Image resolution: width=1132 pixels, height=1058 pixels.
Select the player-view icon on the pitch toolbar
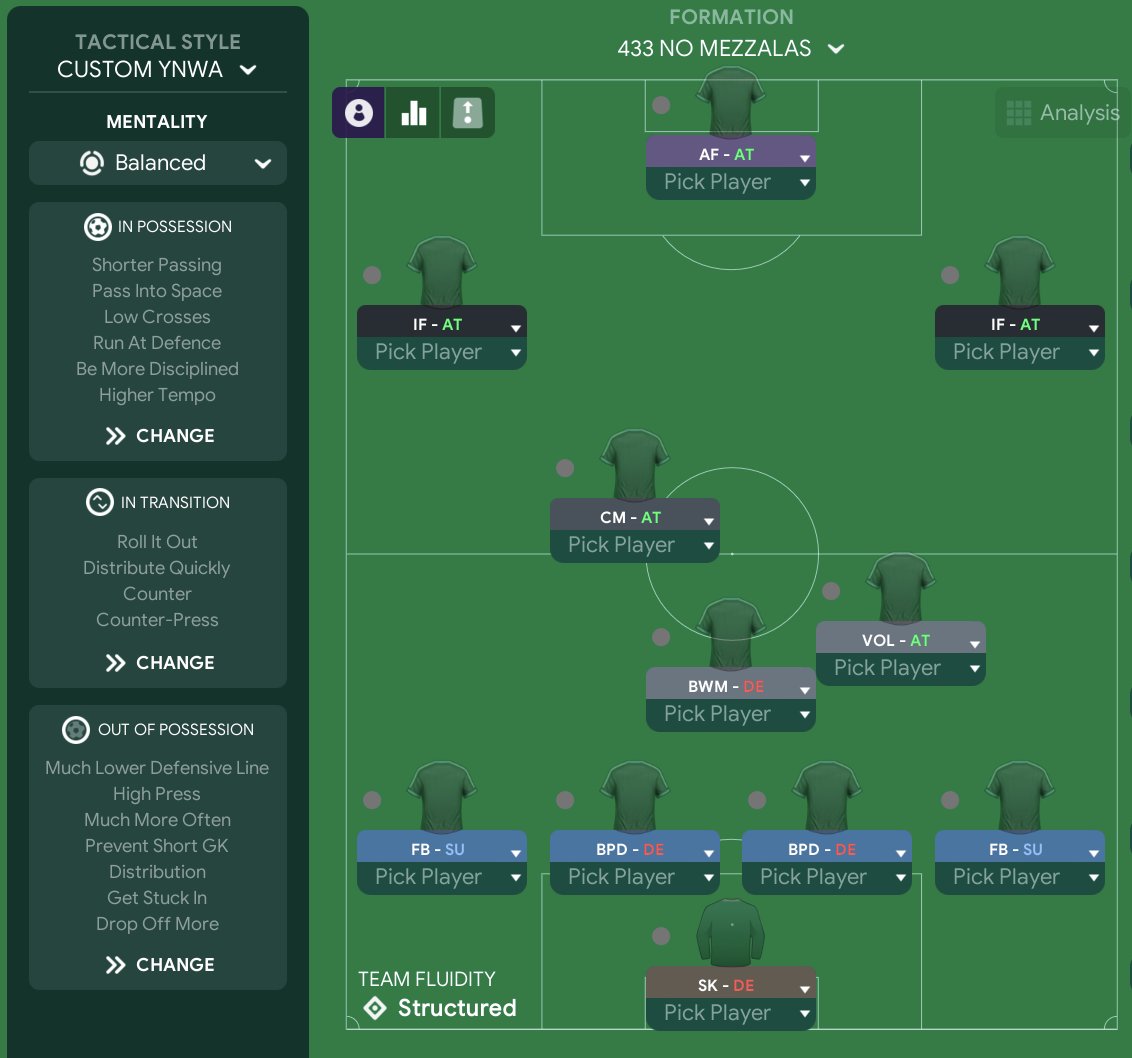coord(359,113)
